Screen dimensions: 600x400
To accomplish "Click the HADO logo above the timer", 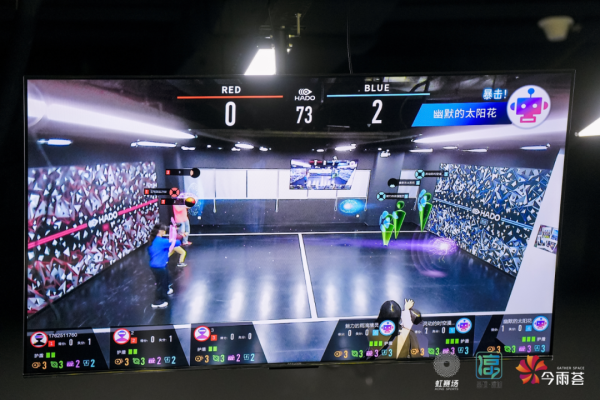I will pyautogui.click(x=305, y=95).
